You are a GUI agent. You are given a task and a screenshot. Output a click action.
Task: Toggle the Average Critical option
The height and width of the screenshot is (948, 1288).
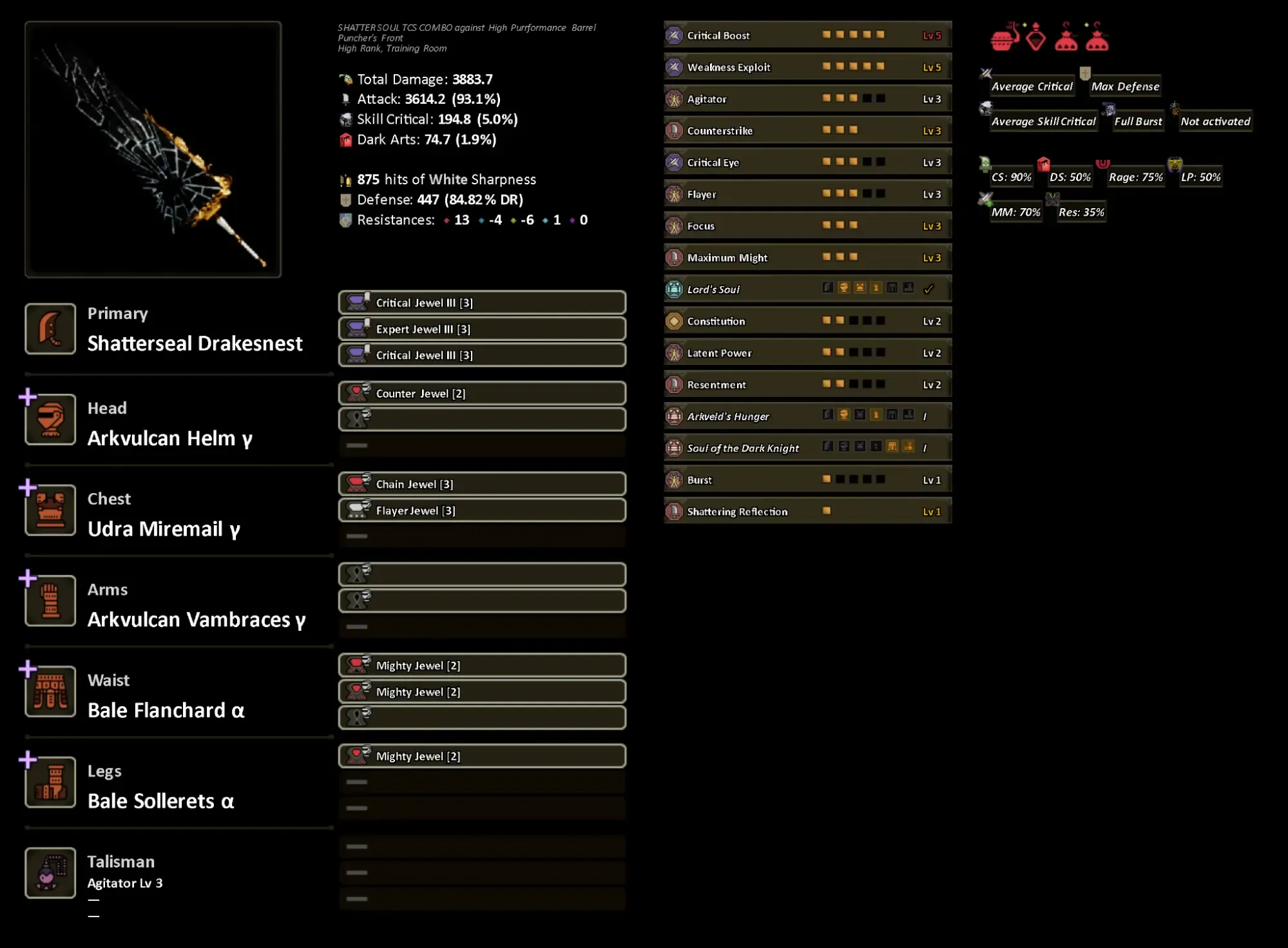click(x=1031, y=86)
